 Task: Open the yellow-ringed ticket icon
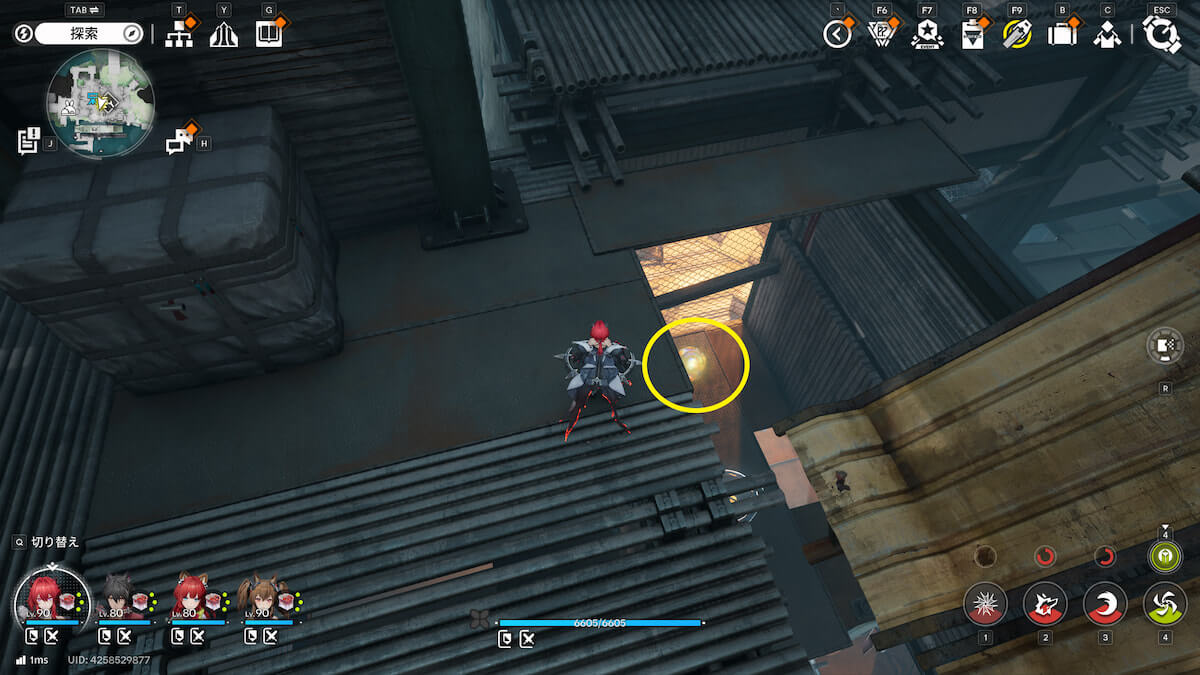click(1017, 34)
